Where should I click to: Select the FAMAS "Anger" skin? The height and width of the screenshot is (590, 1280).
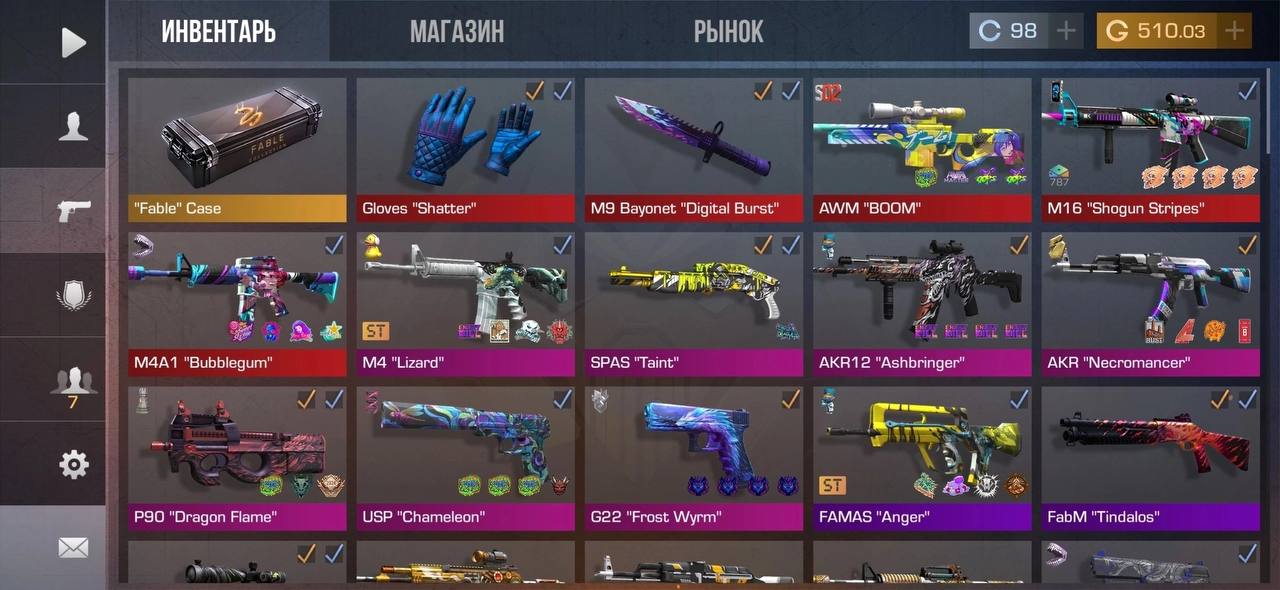921,458
